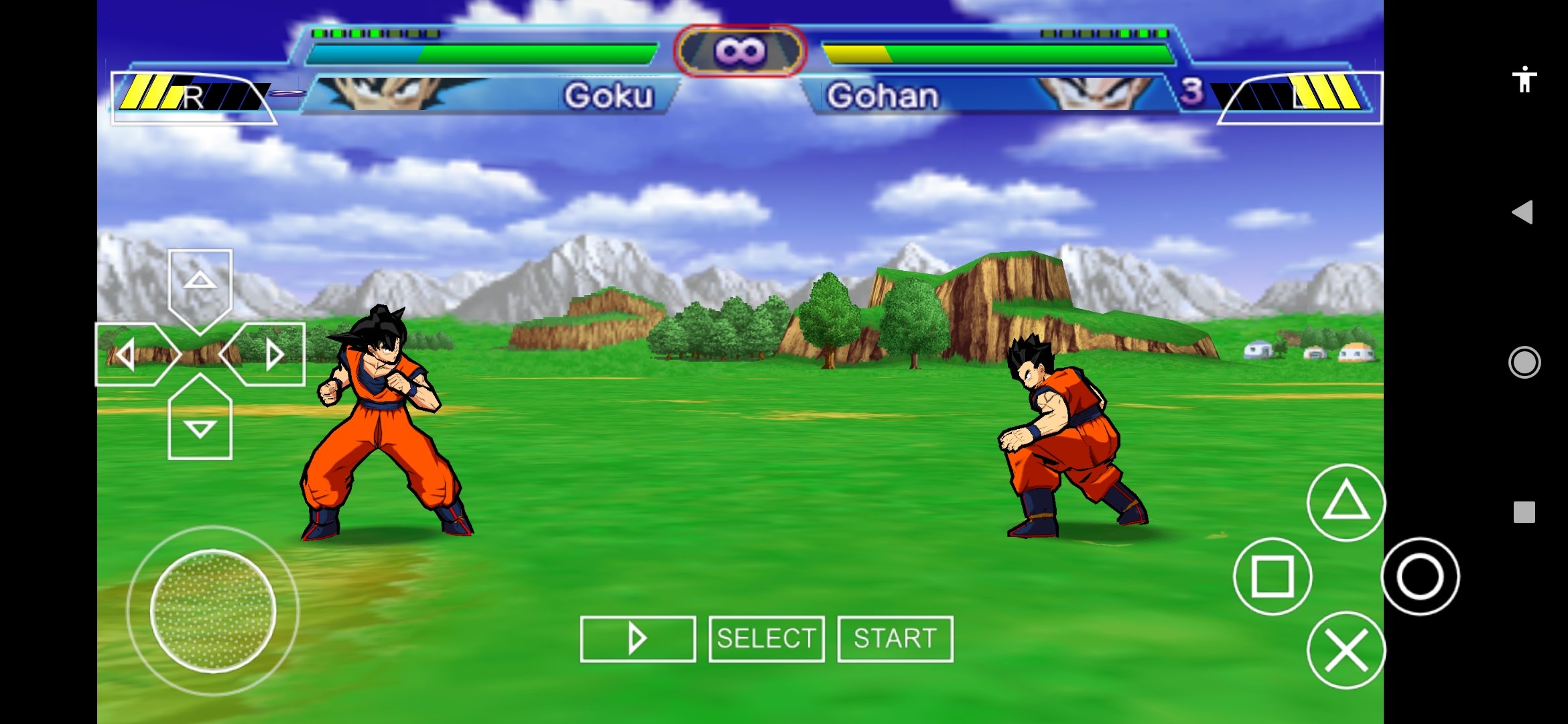The width and height of the screenshot is (1568, 724).
Task: Tap the D-pad right arrow
Action: point(268,354)
